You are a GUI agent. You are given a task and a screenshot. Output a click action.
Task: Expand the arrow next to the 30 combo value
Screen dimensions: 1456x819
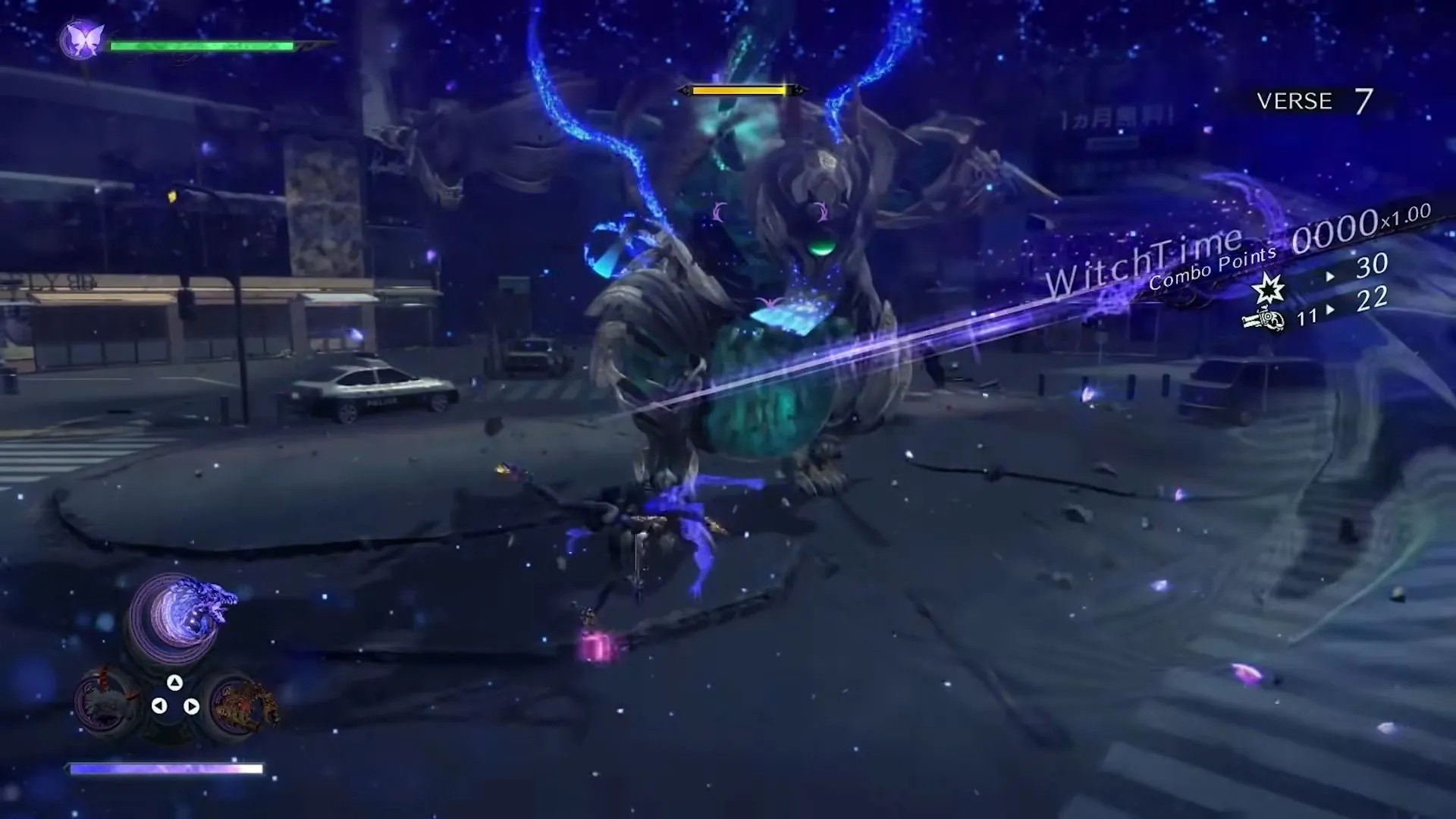pos(1330,275)
